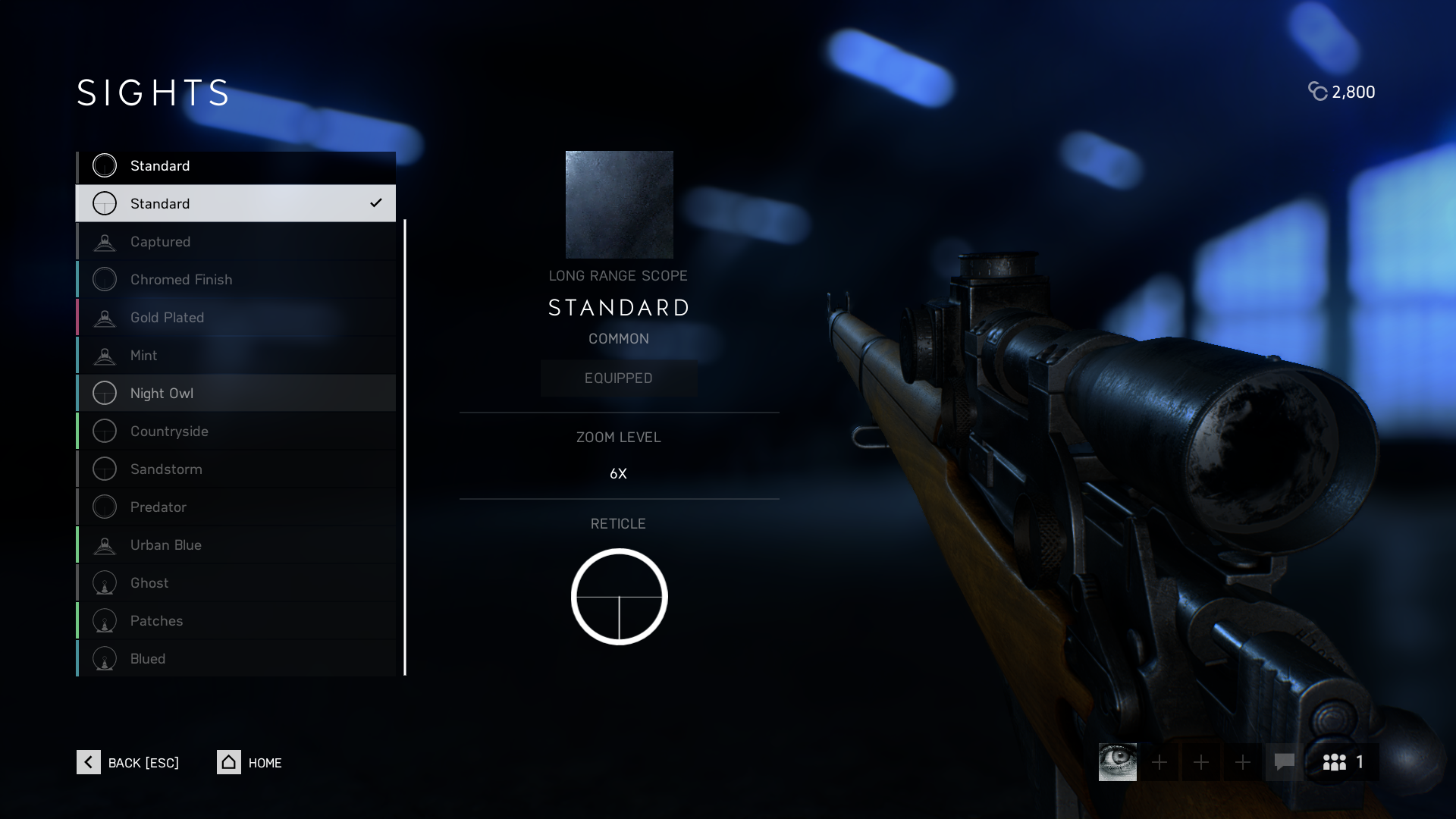This screenshot has height=819, width=1456.
Task: Select the Sandstorm sight skin
Action: click(x=236, y=469)
